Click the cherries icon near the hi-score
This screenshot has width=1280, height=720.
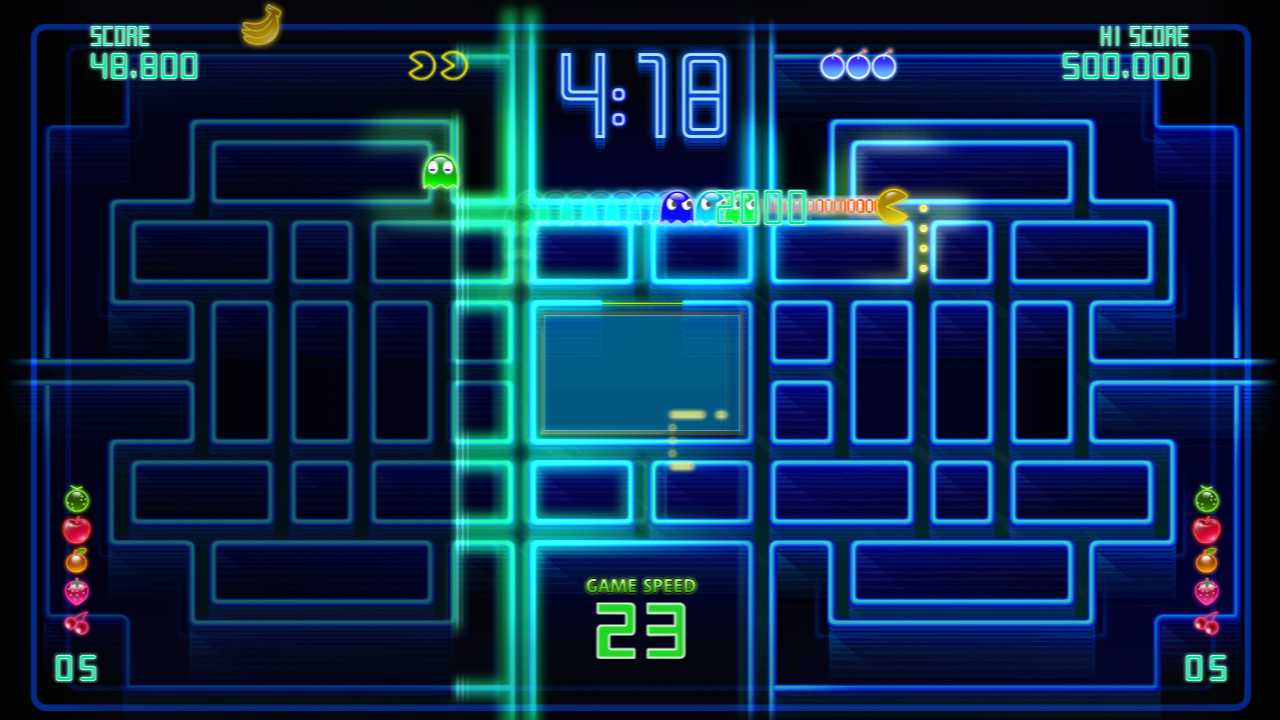tap(858, 66)
